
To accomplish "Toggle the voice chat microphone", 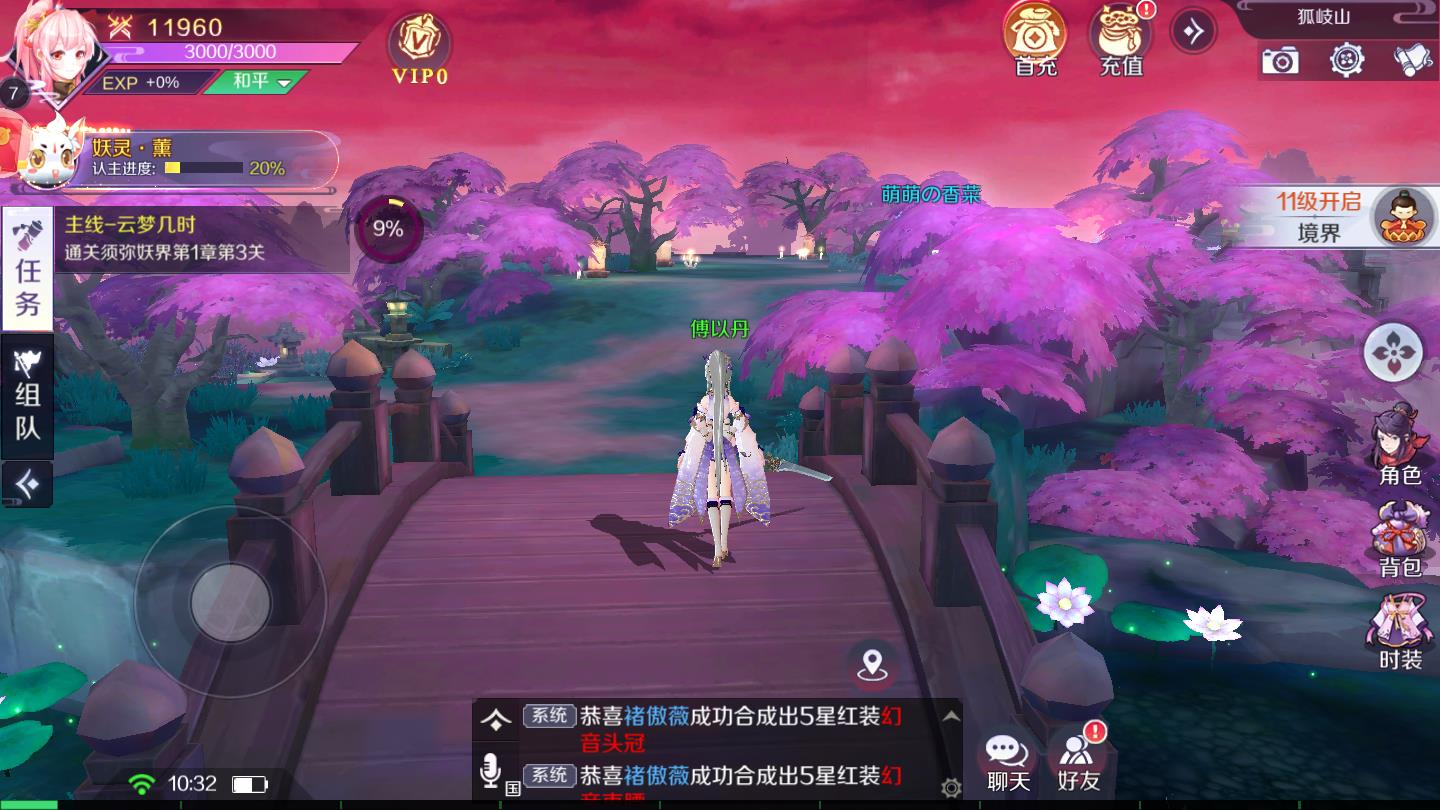I will tap(490, 768).
